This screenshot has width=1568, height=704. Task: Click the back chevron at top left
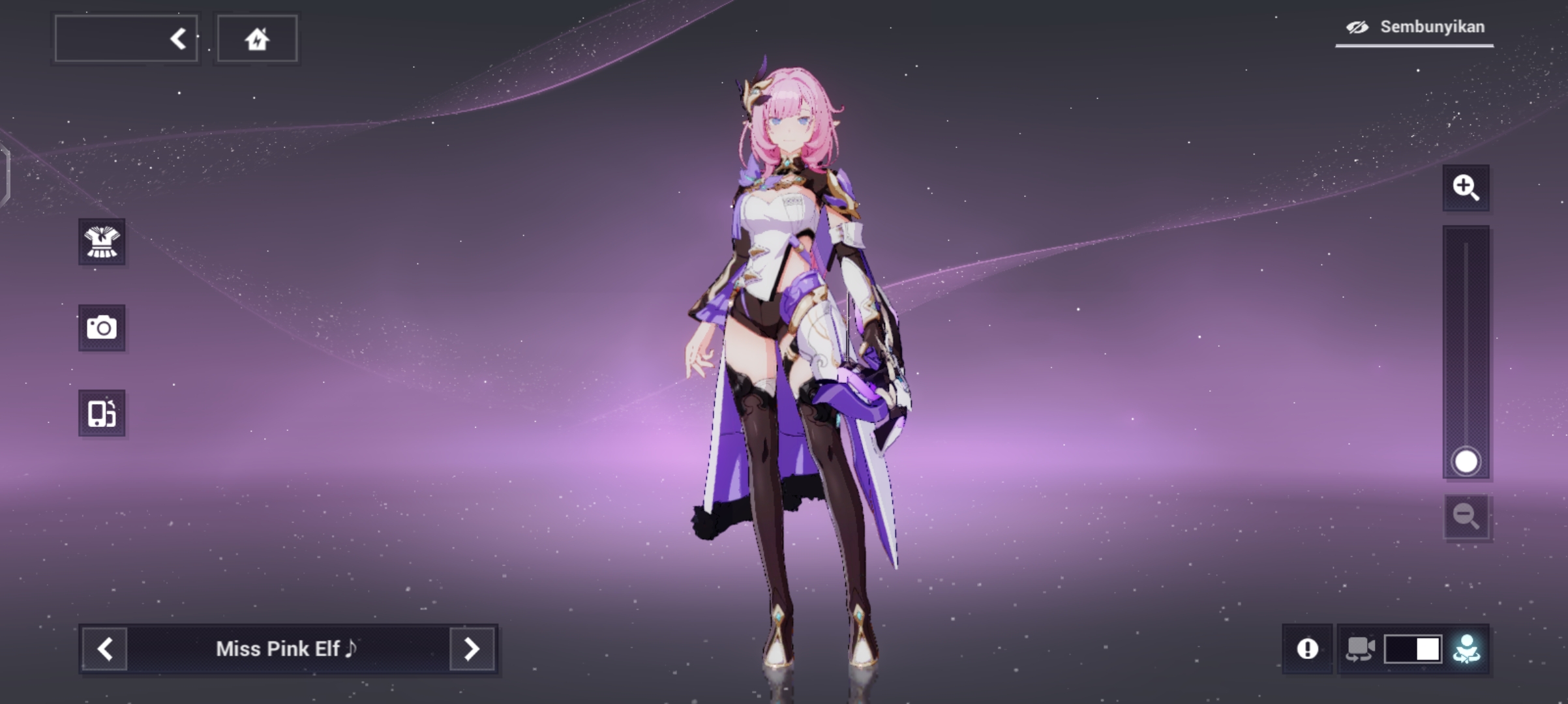177,37
